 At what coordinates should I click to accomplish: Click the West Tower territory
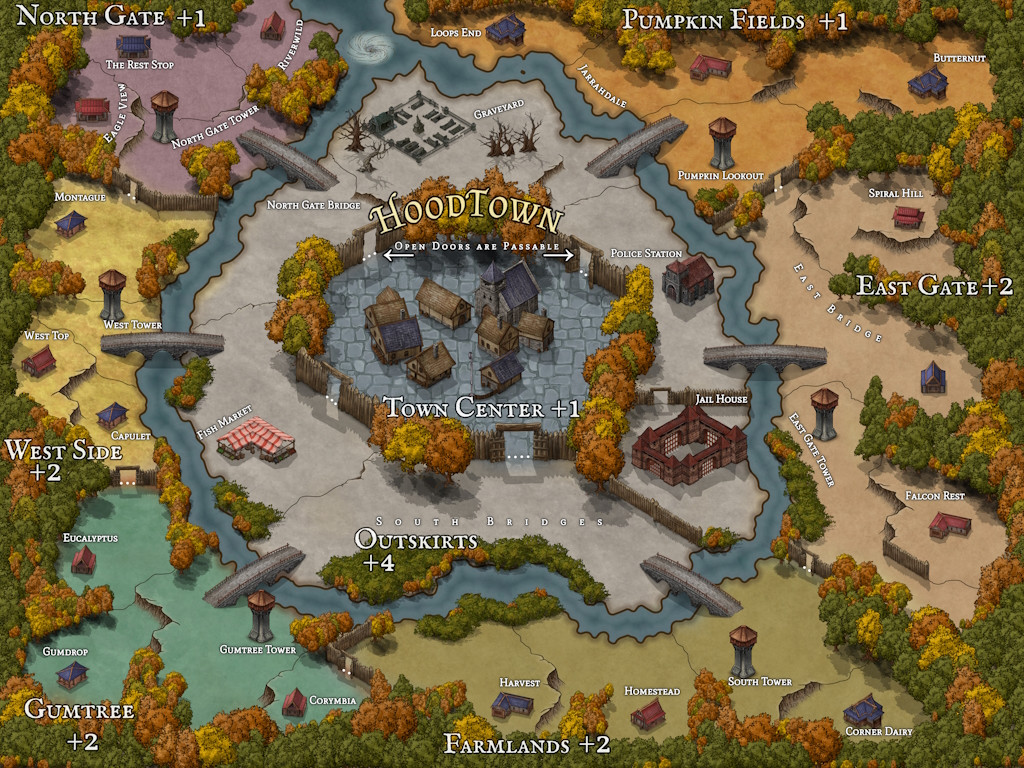(x=112, y=294)
